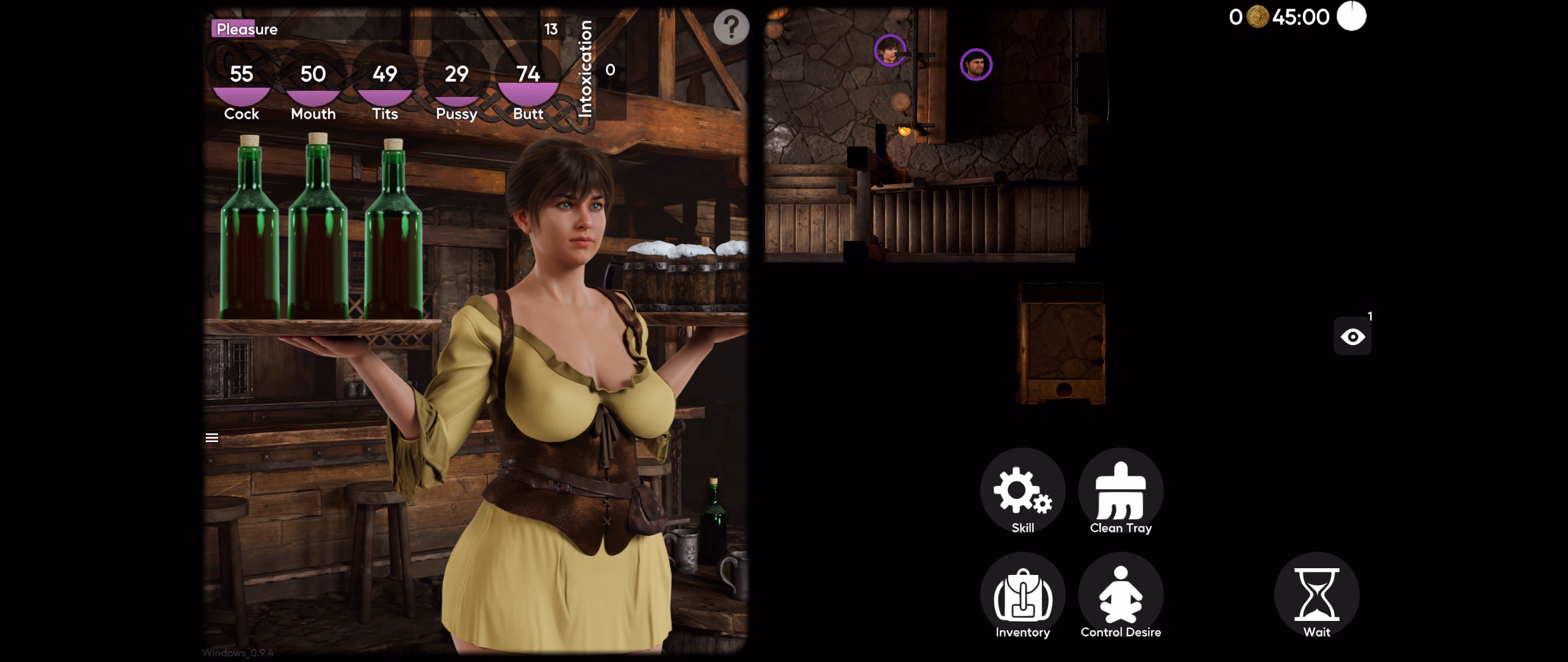The image size is (1568, 662).
Task: Select the brown-haired patron portrait marker
Action: tap(889, 50)
